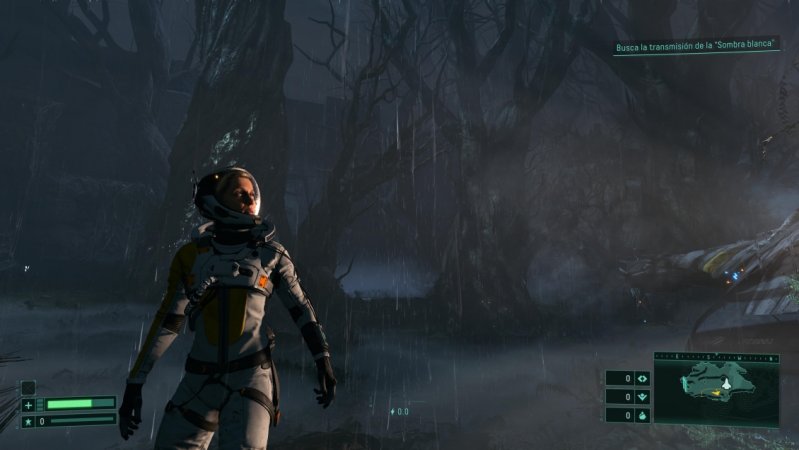Click the star proficiency icon
Image resolution: width=799 pixels, height=450 pixels.
(x=28, y=421)
